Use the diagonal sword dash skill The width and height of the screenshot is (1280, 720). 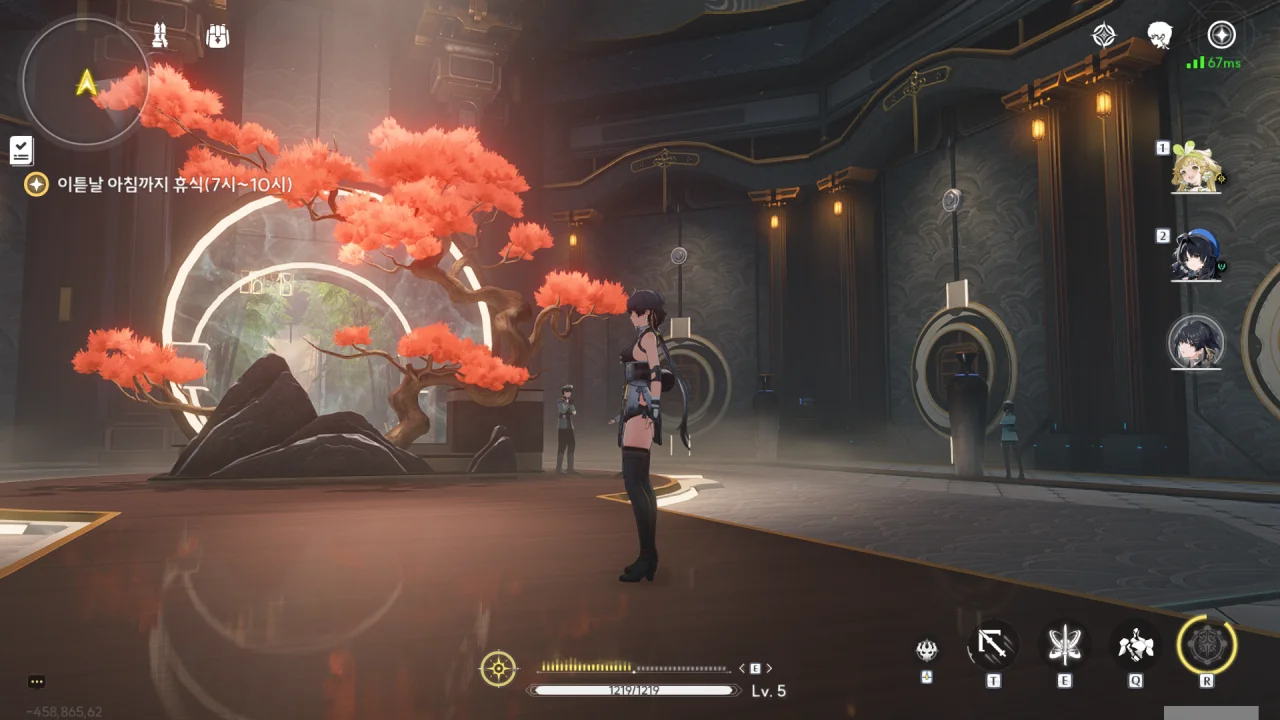point(993,645)
